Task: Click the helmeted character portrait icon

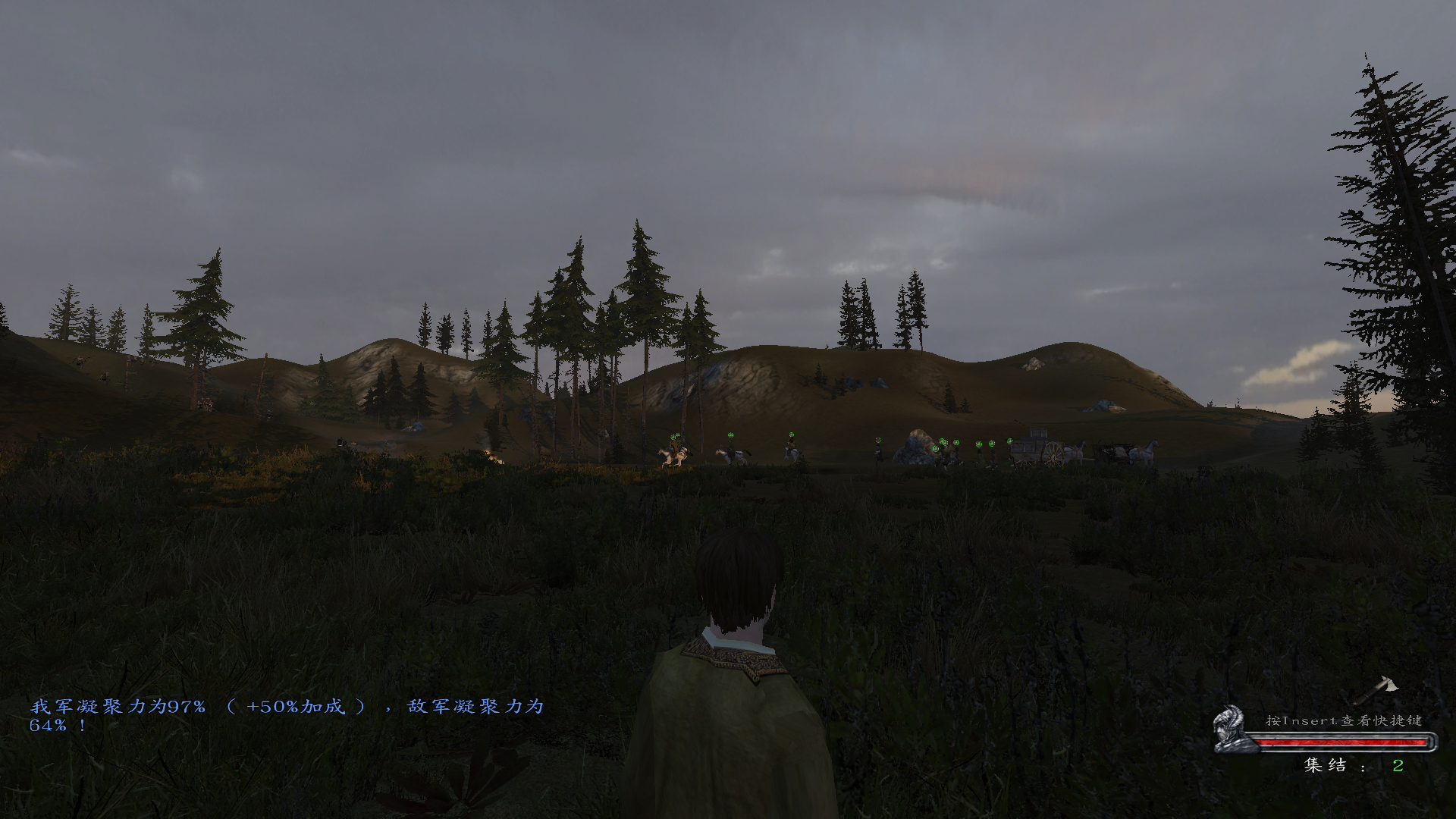Action: (1229, 730)
